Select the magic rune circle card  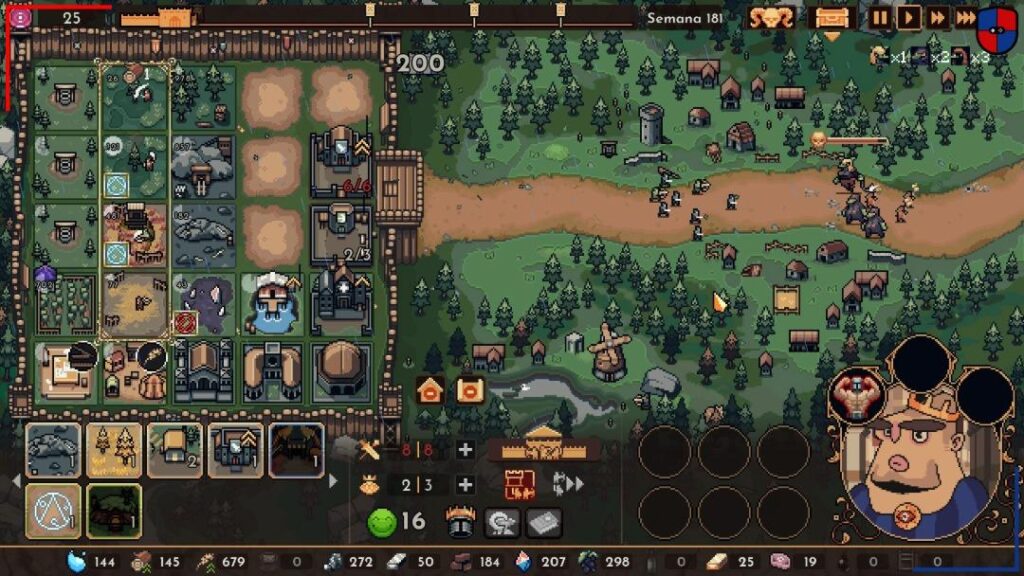53,511
